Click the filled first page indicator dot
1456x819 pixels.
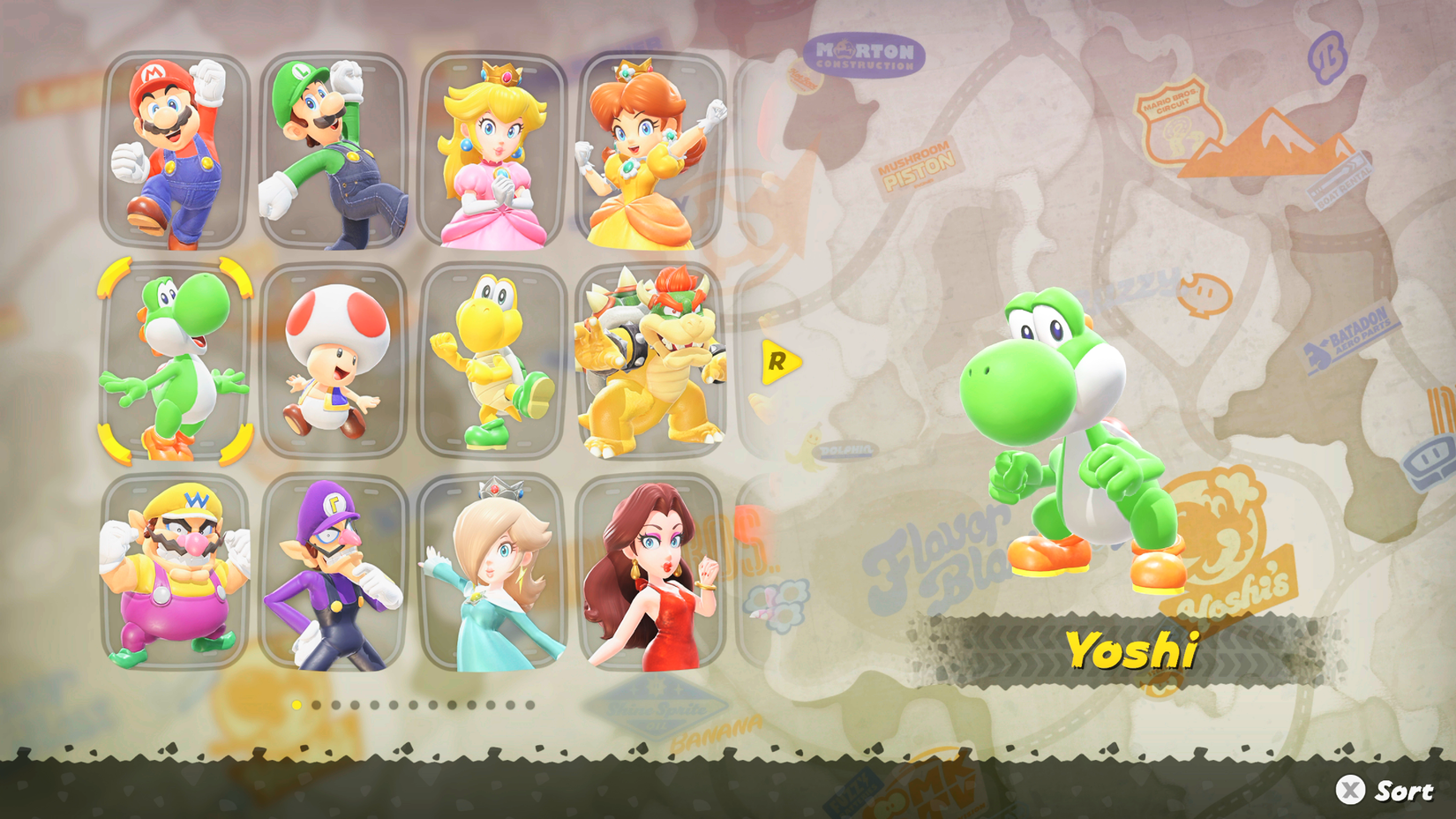296,705
